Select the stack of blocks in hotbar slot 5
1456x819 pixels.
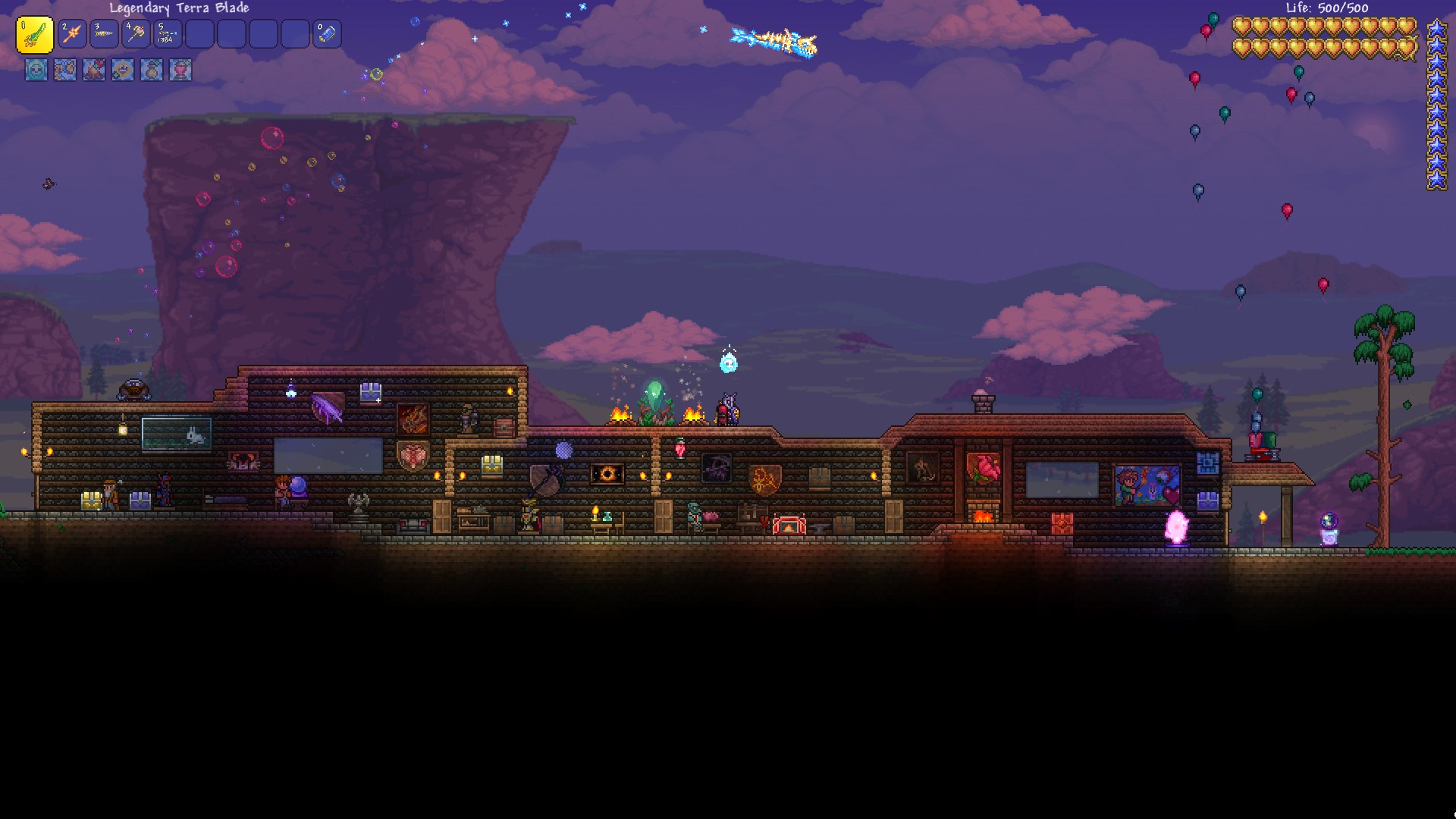tap(168, 35)
